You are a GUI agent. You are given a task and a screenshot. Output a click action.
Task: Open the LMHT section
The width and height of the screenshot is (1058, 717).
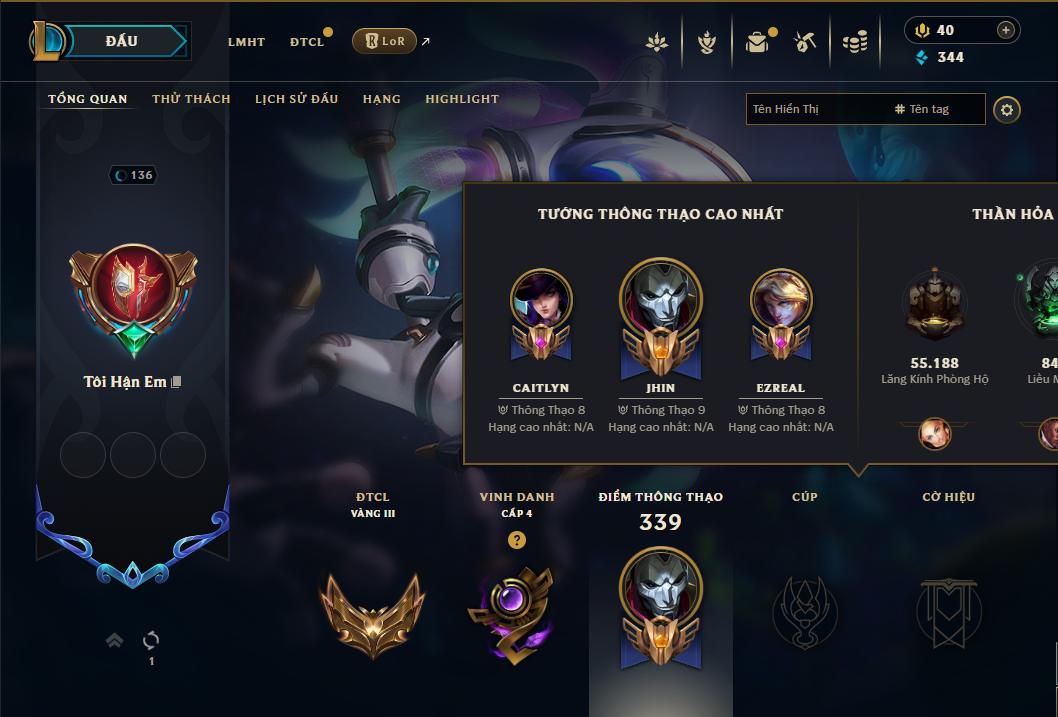coord(246,42)
